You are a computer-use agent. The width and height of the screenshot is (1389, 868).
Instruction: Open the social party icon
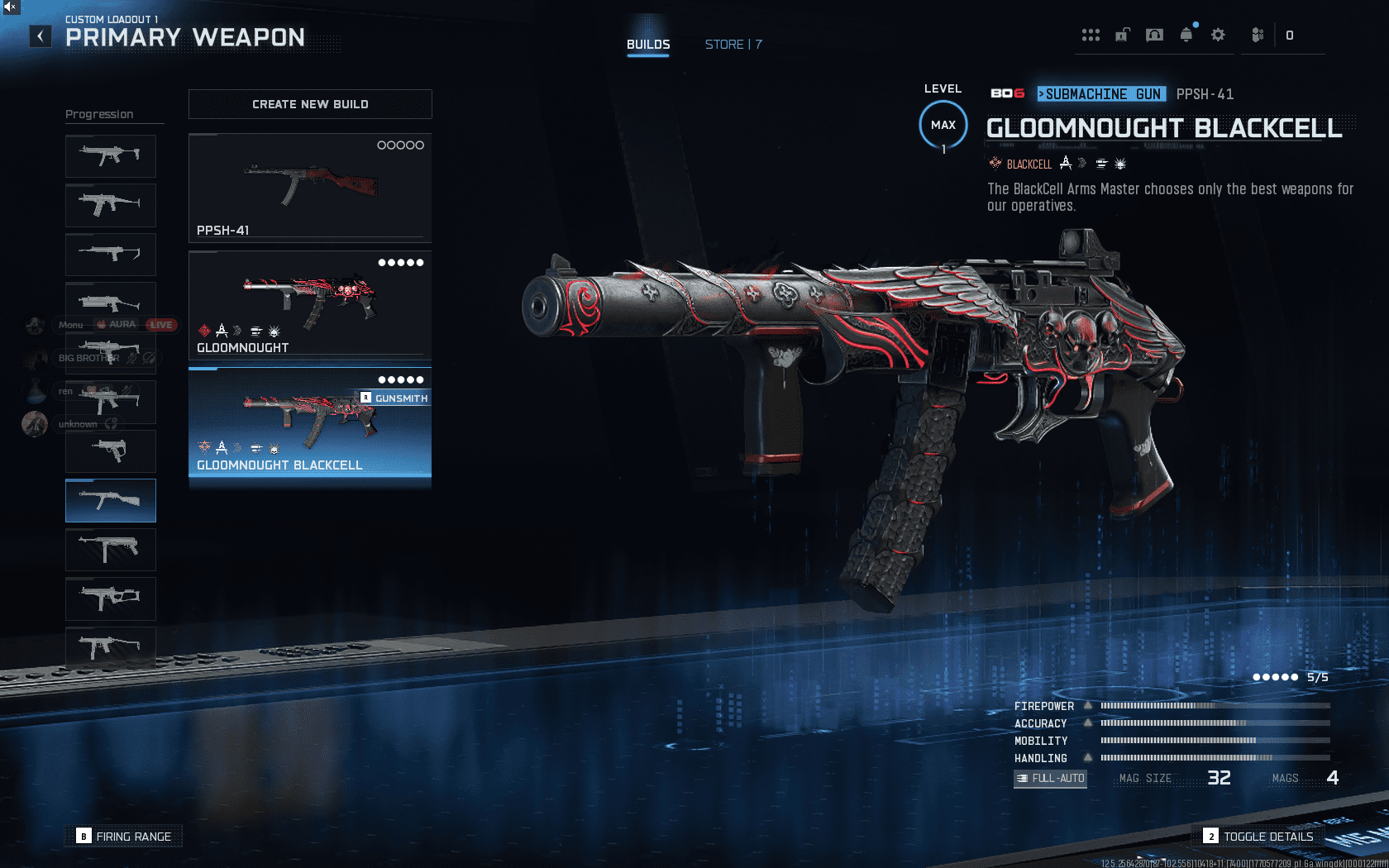pyautogui.click(x=1258, y=35)
